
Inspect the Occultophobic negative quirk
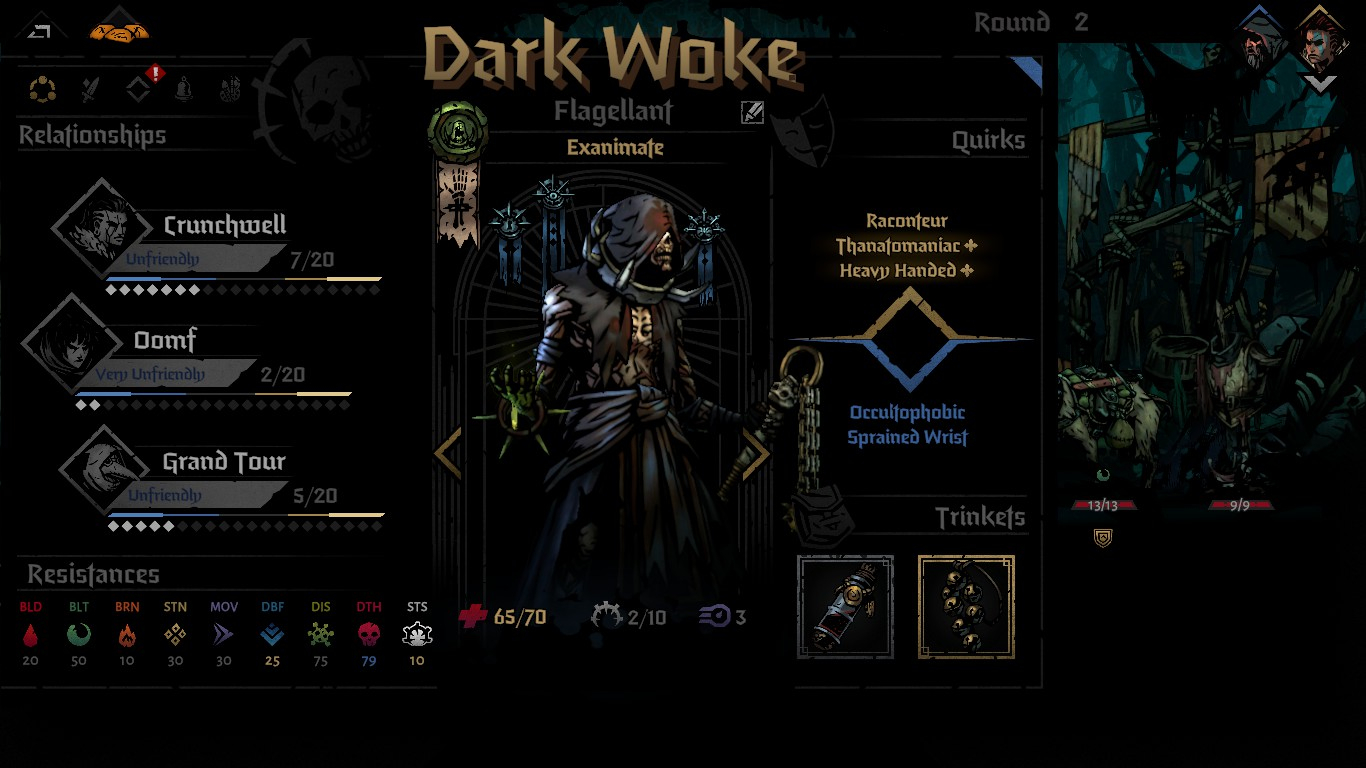(907, 413)
